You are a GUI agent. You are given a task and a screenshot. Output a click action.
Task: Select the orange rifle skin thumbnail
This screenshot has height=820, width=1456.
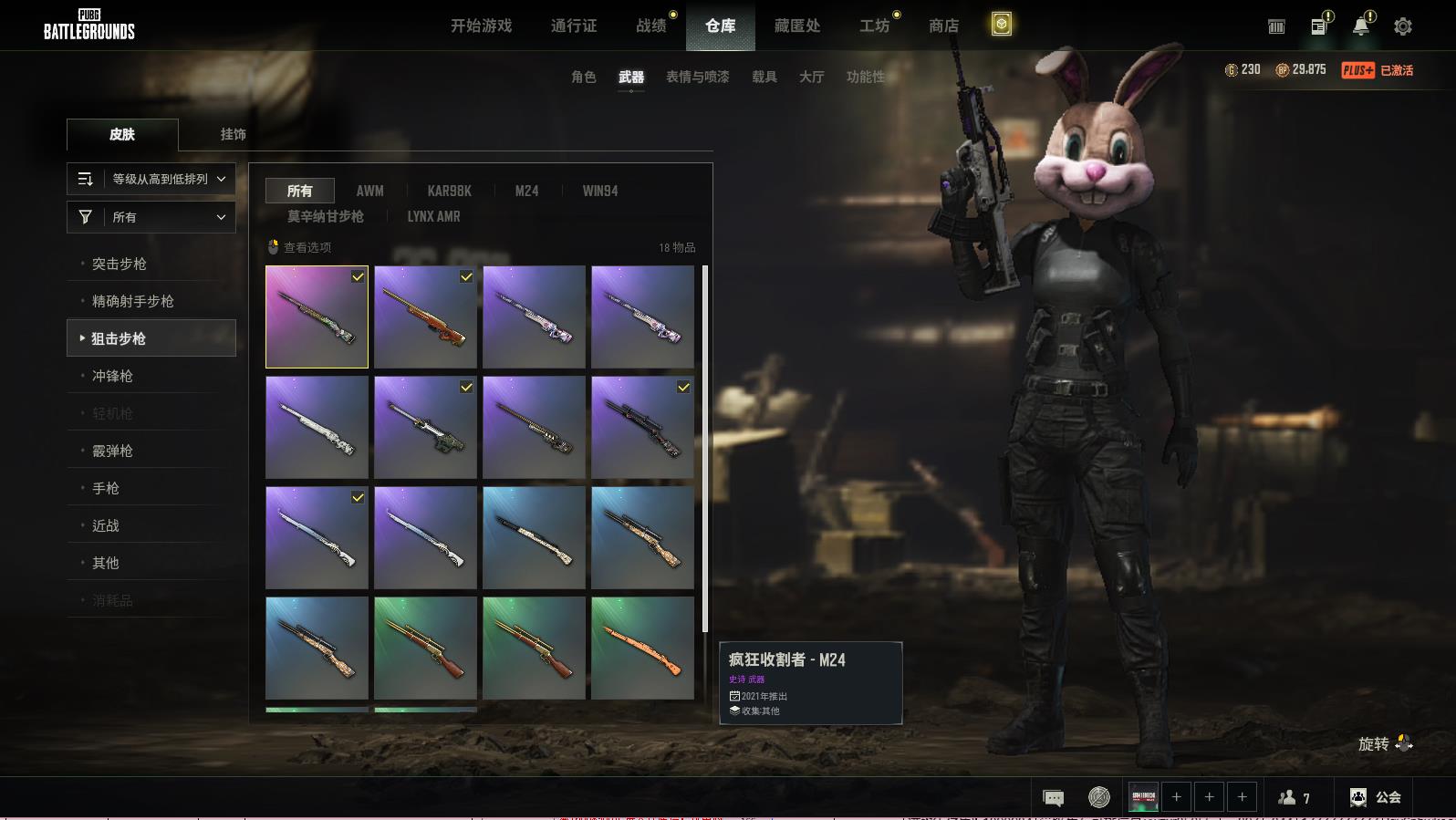pyautogui.click(x=642, y=648)
